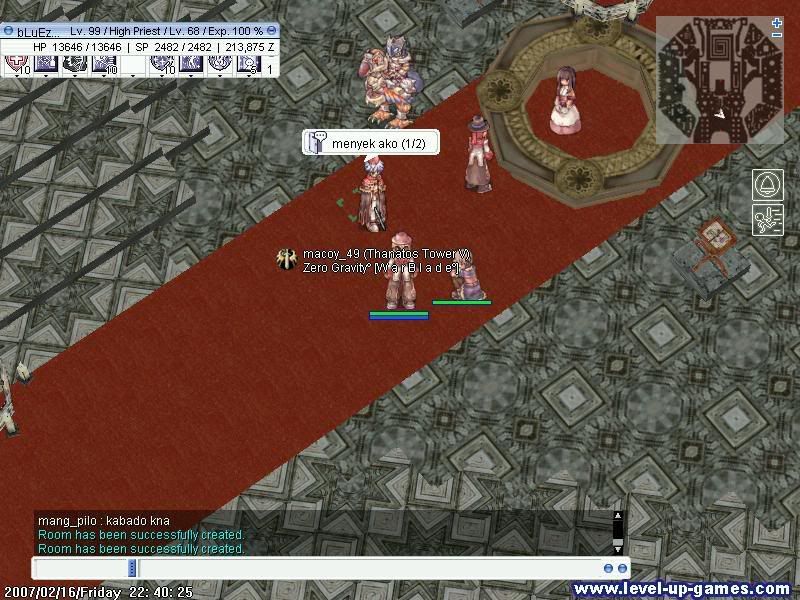Click the running figure status icon

pos(767,219)
